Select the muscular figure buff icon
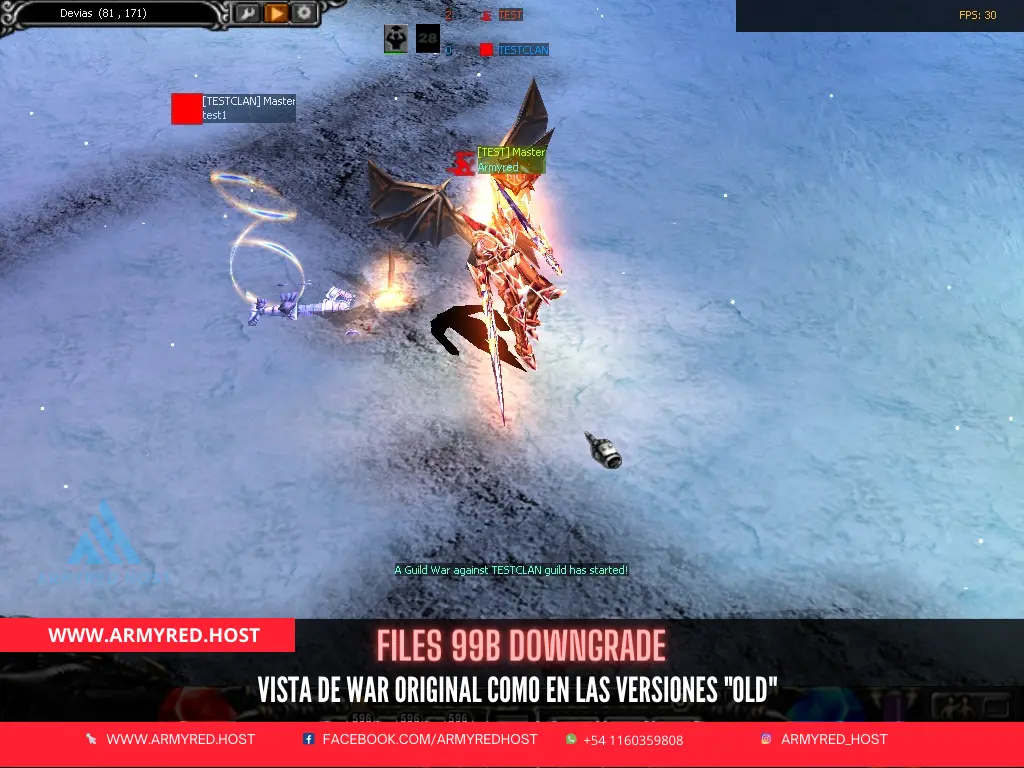 tap(396, 39)
